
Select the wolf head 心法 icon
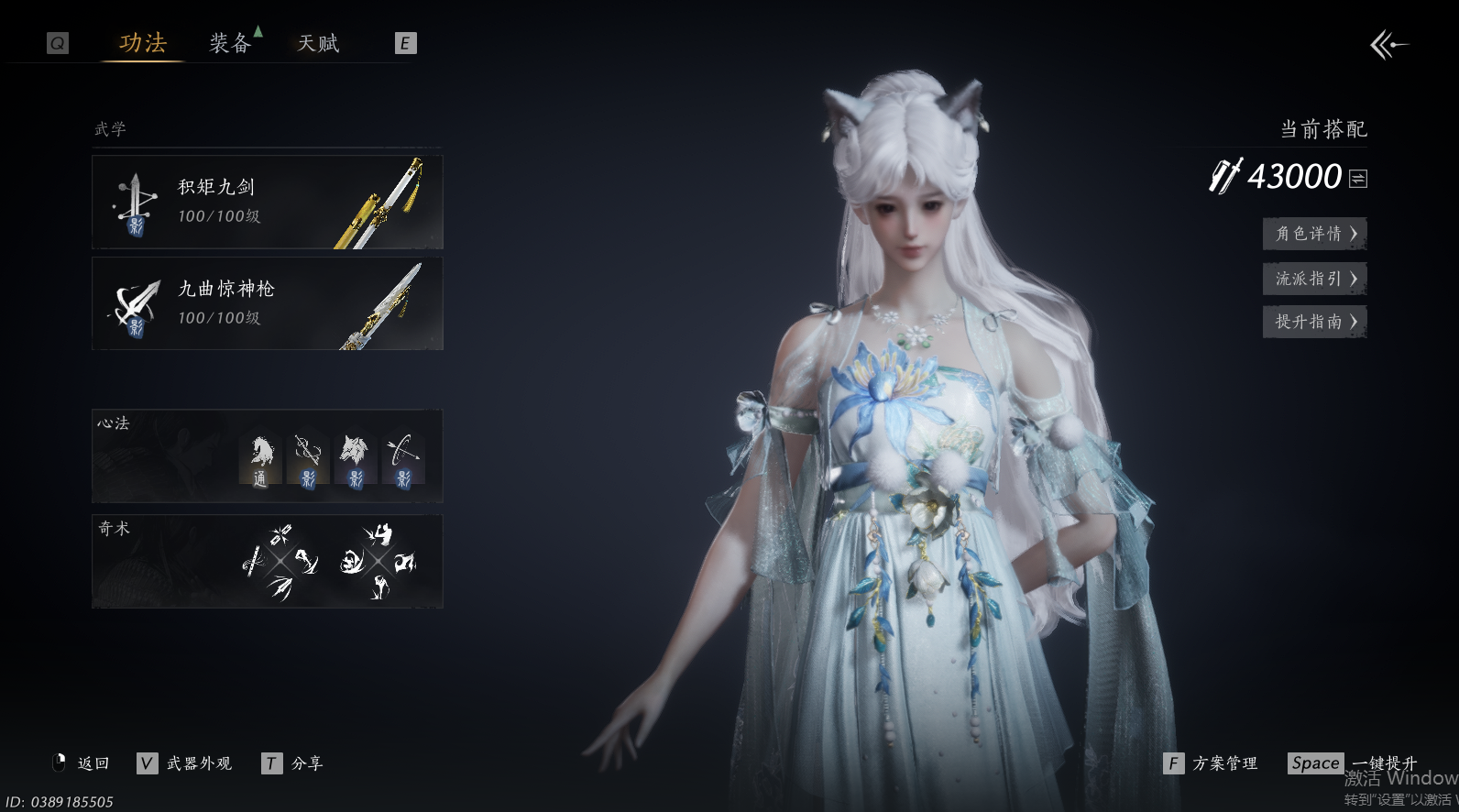click(356, 460)
